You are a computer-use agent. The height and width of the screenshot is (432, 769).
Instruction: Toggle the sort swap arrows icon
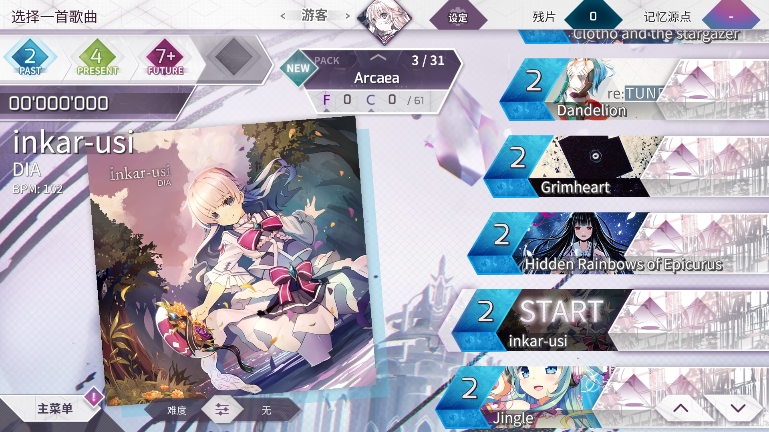tap(222, 410)
